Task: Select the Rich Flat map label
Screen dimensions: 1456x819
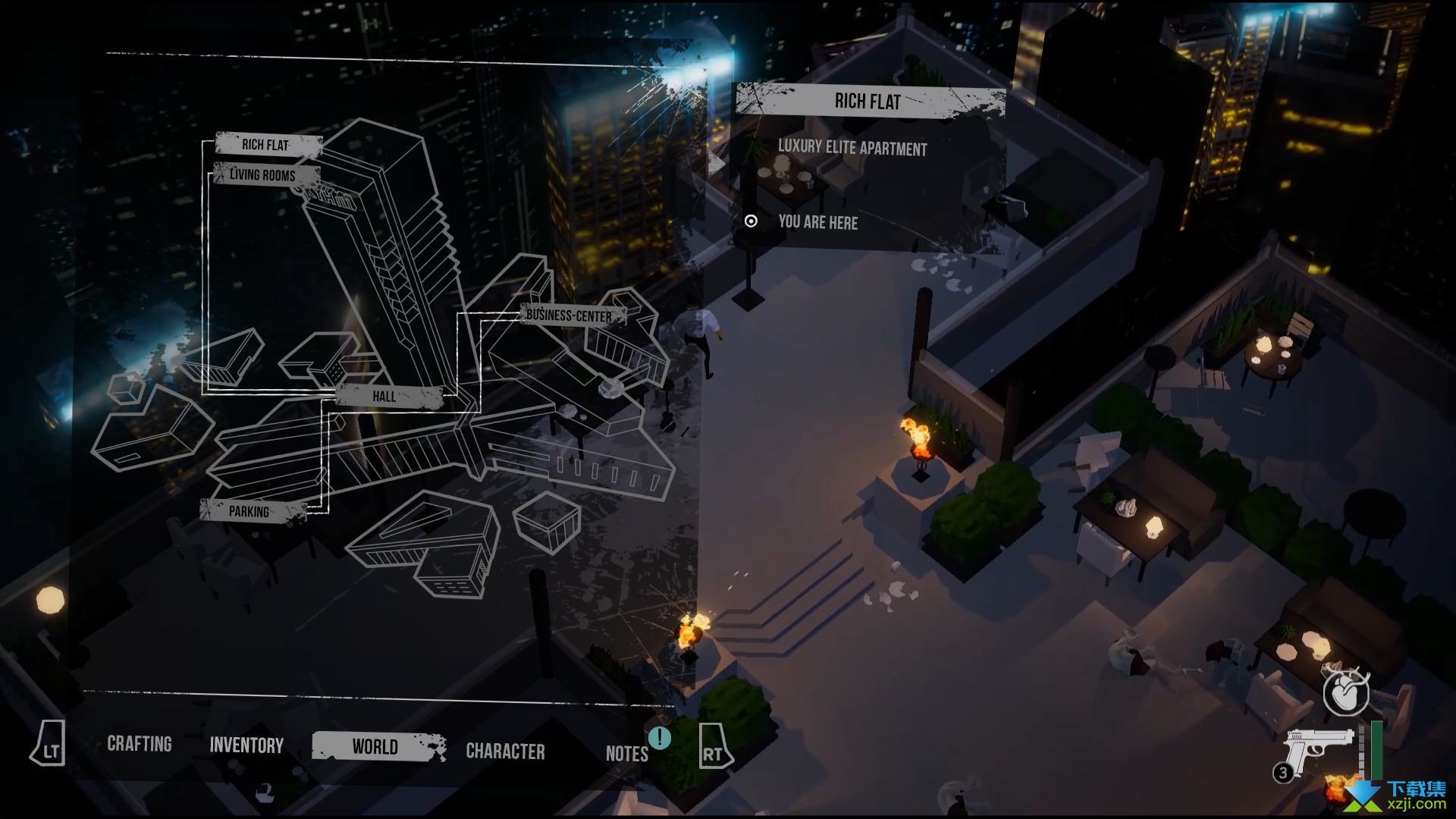Action: click(x=265, y=145)
